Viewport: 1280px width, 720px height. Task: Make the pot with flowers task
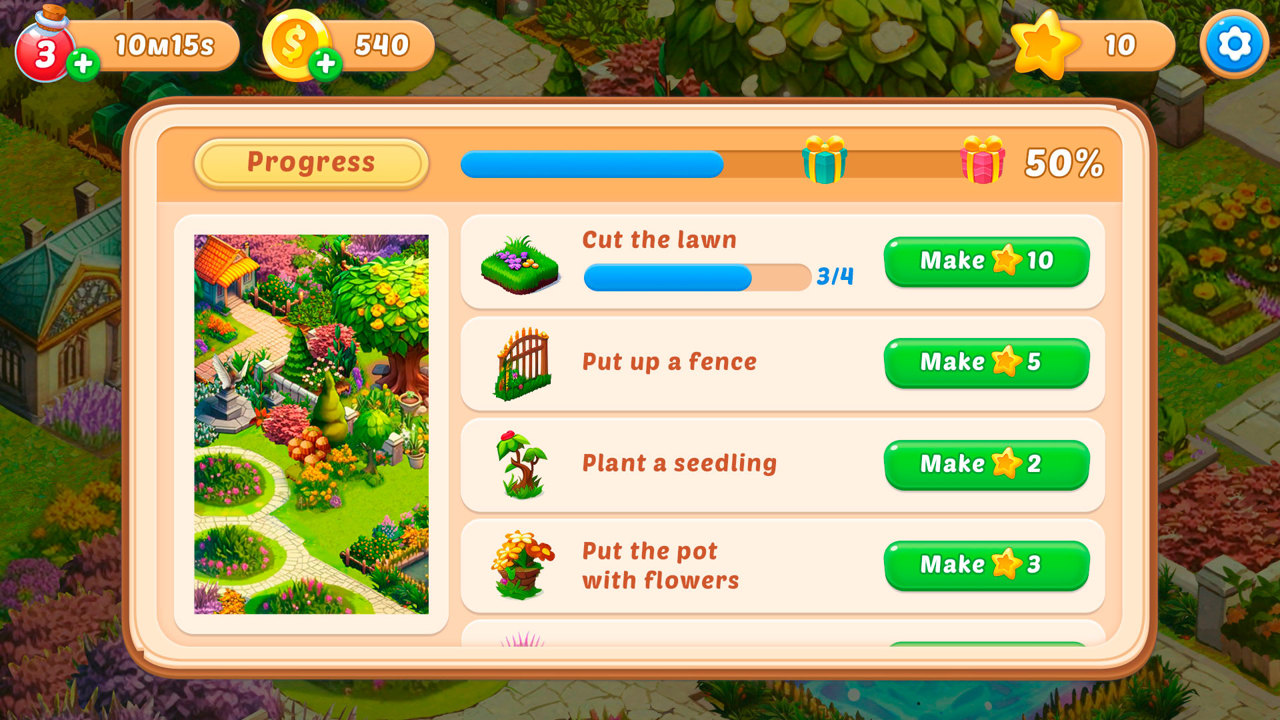click(986, 565)
